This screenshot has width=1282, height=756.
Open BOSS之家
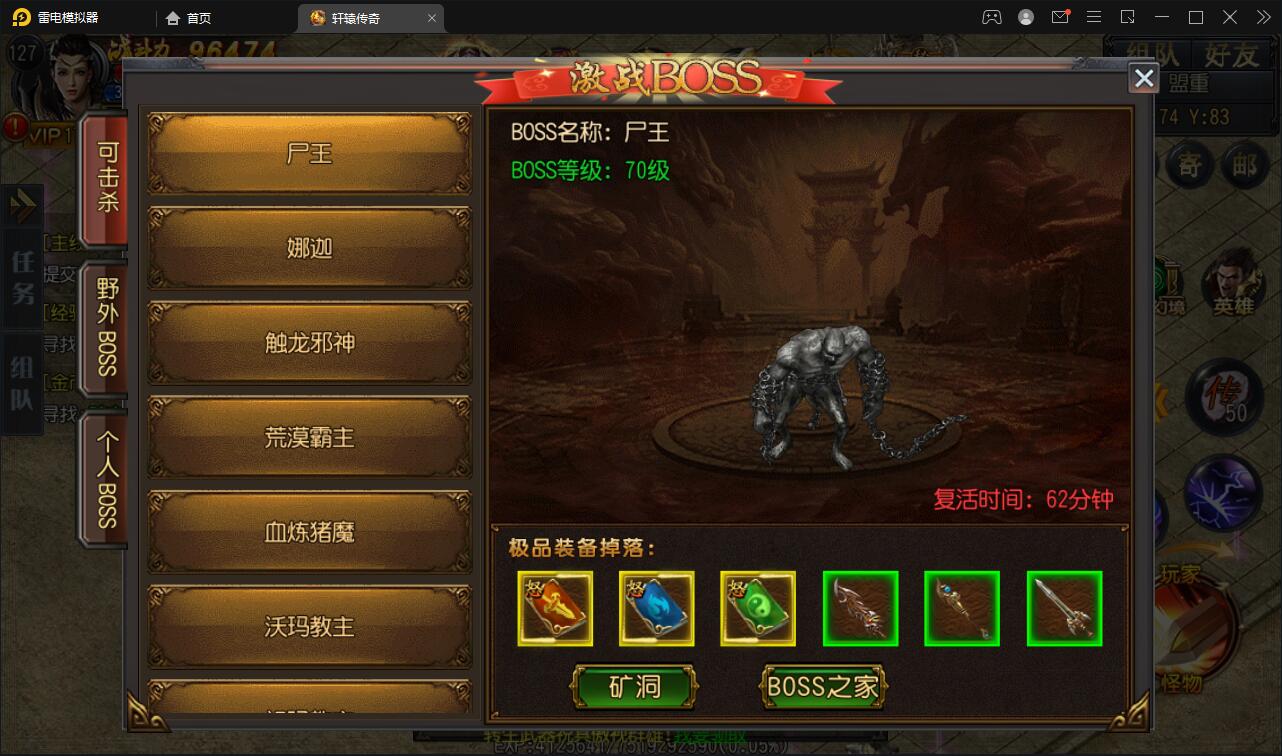click(823, 687)
